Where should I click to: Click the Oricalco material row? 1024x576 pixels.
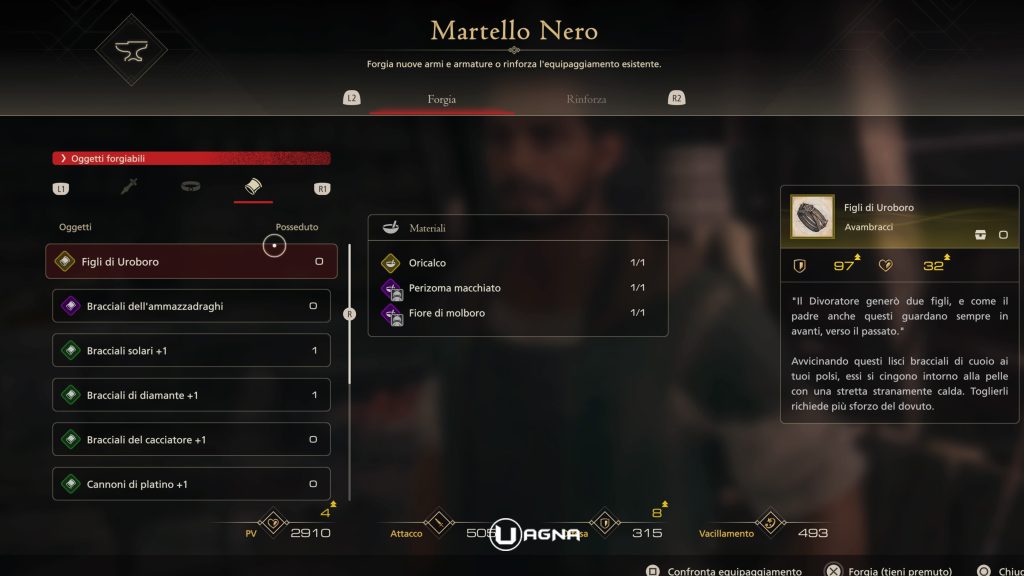click(x=518, y=263)
